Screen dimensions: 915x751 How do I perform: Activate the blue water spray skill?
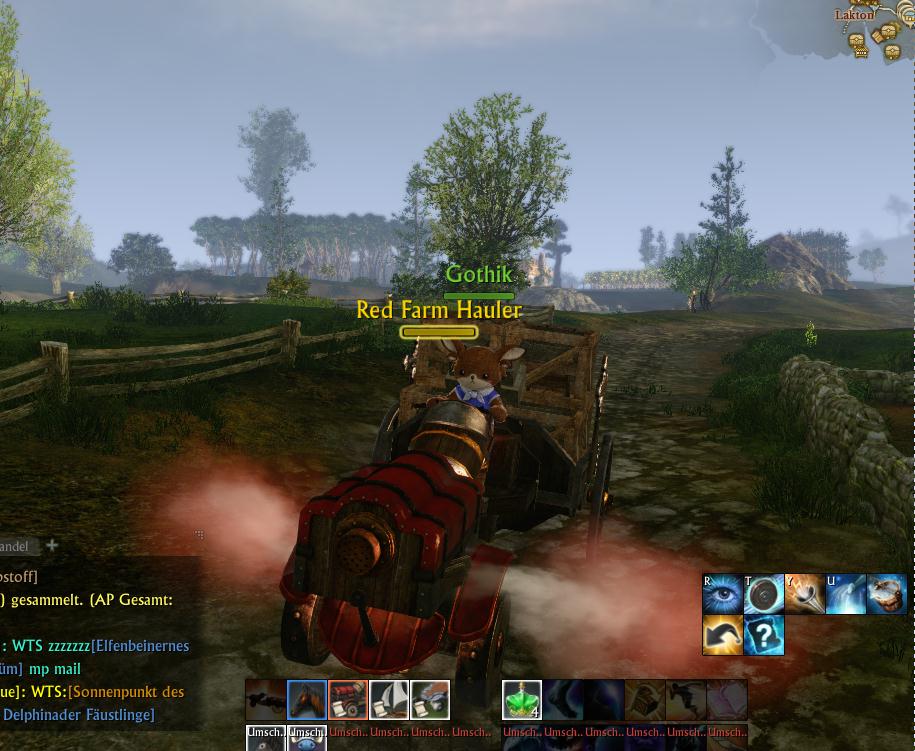846,594
